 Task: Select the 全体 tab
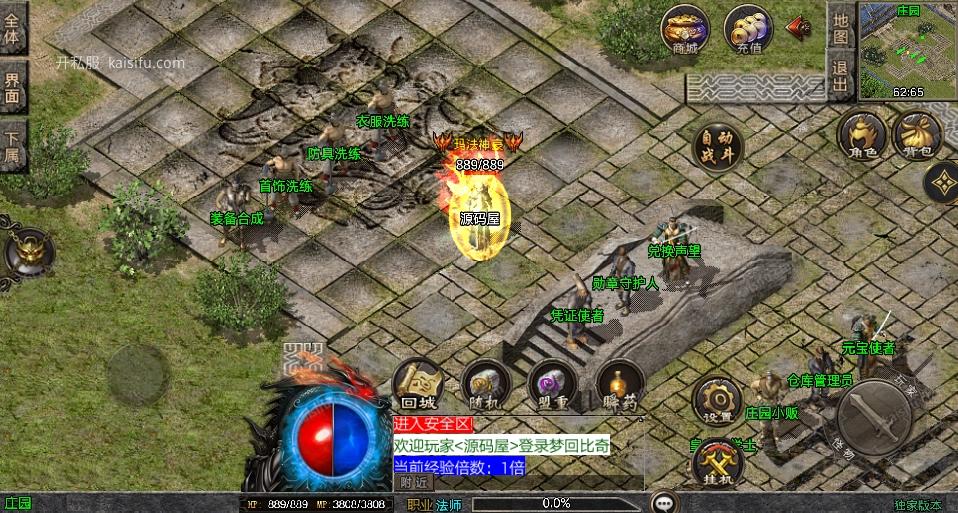tap(13, 30)
